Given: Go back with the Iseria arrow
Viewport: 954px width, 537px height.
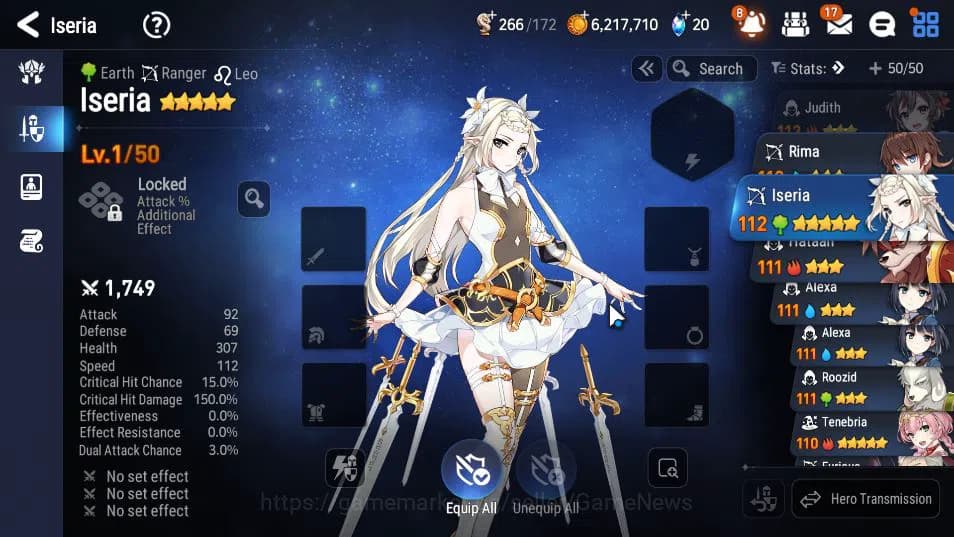Looking at the screenshot, I should point(29,24).
